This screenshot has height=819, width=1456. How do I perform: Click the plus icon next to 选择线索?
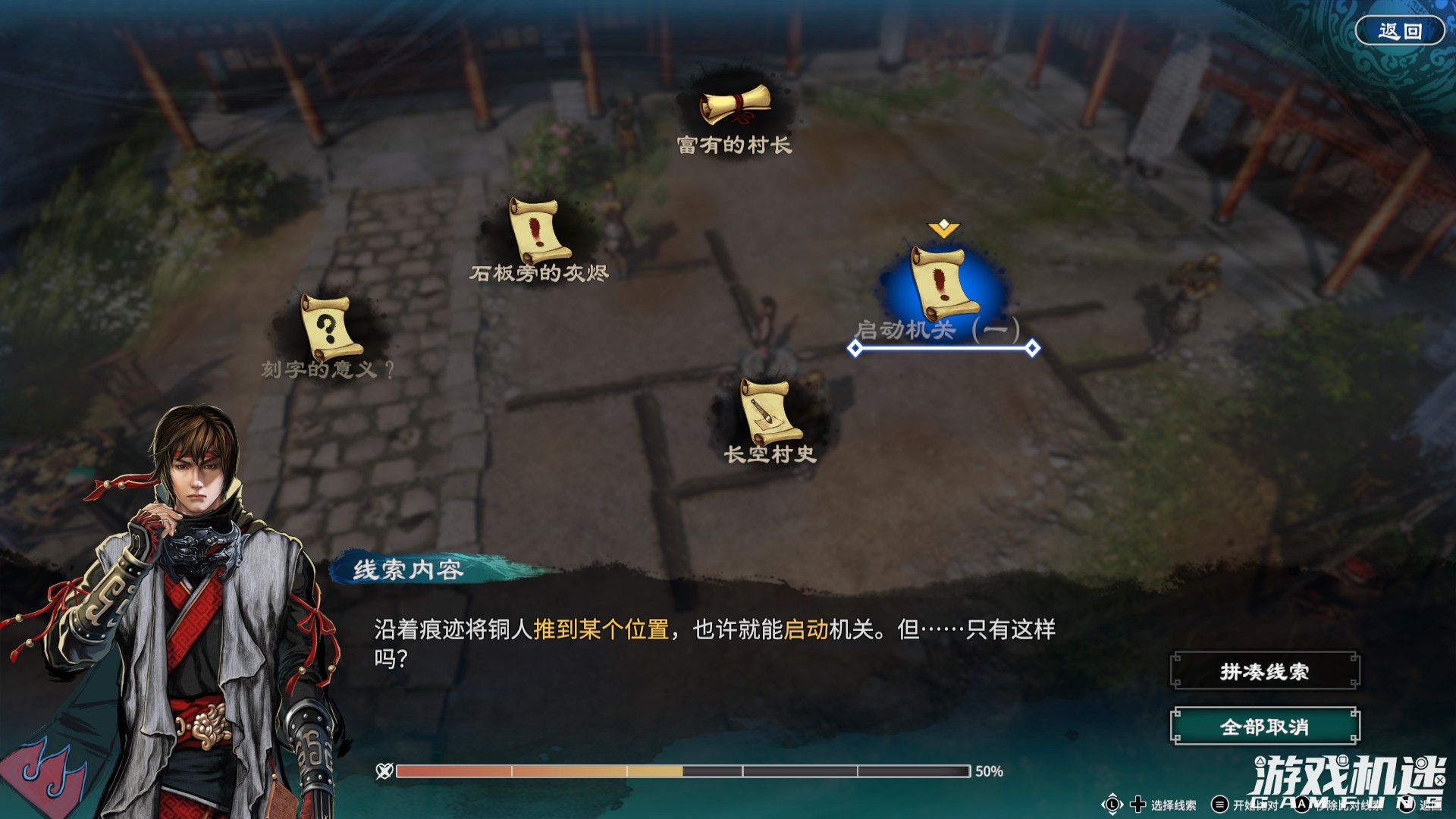click(1137, 804)
